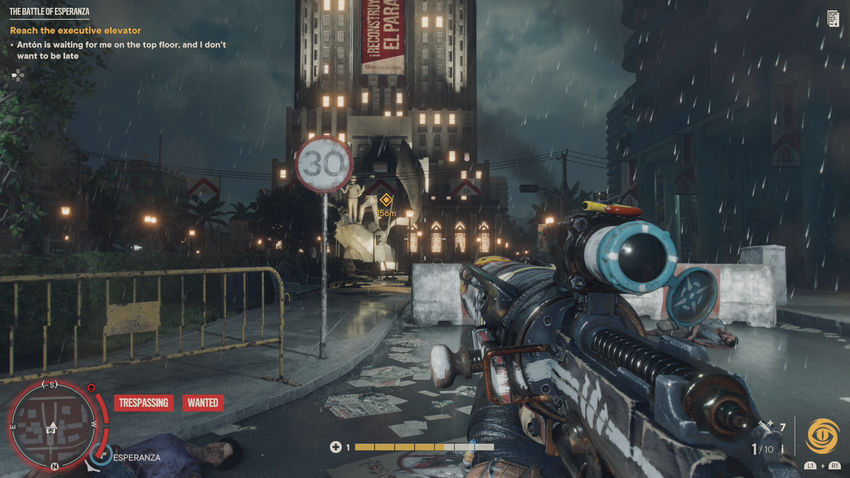Click the phone icon in the corner
The image size is (850, 478).
(834, 18)
